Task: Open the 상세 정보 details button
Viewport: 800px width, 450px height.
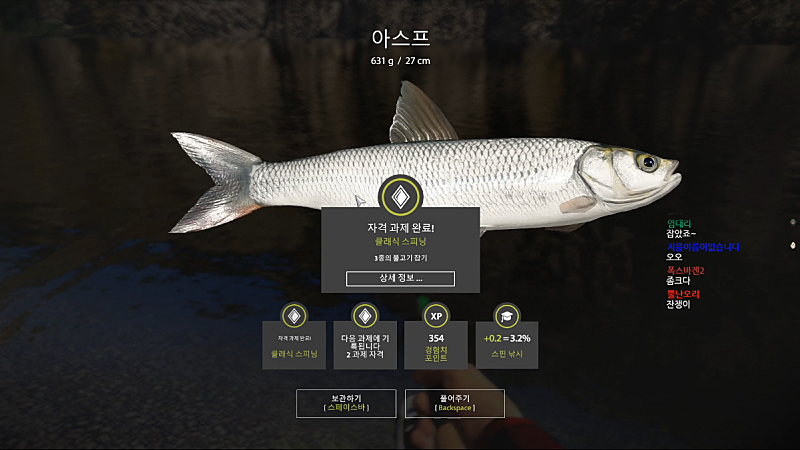Action: (x=400, y=278)
